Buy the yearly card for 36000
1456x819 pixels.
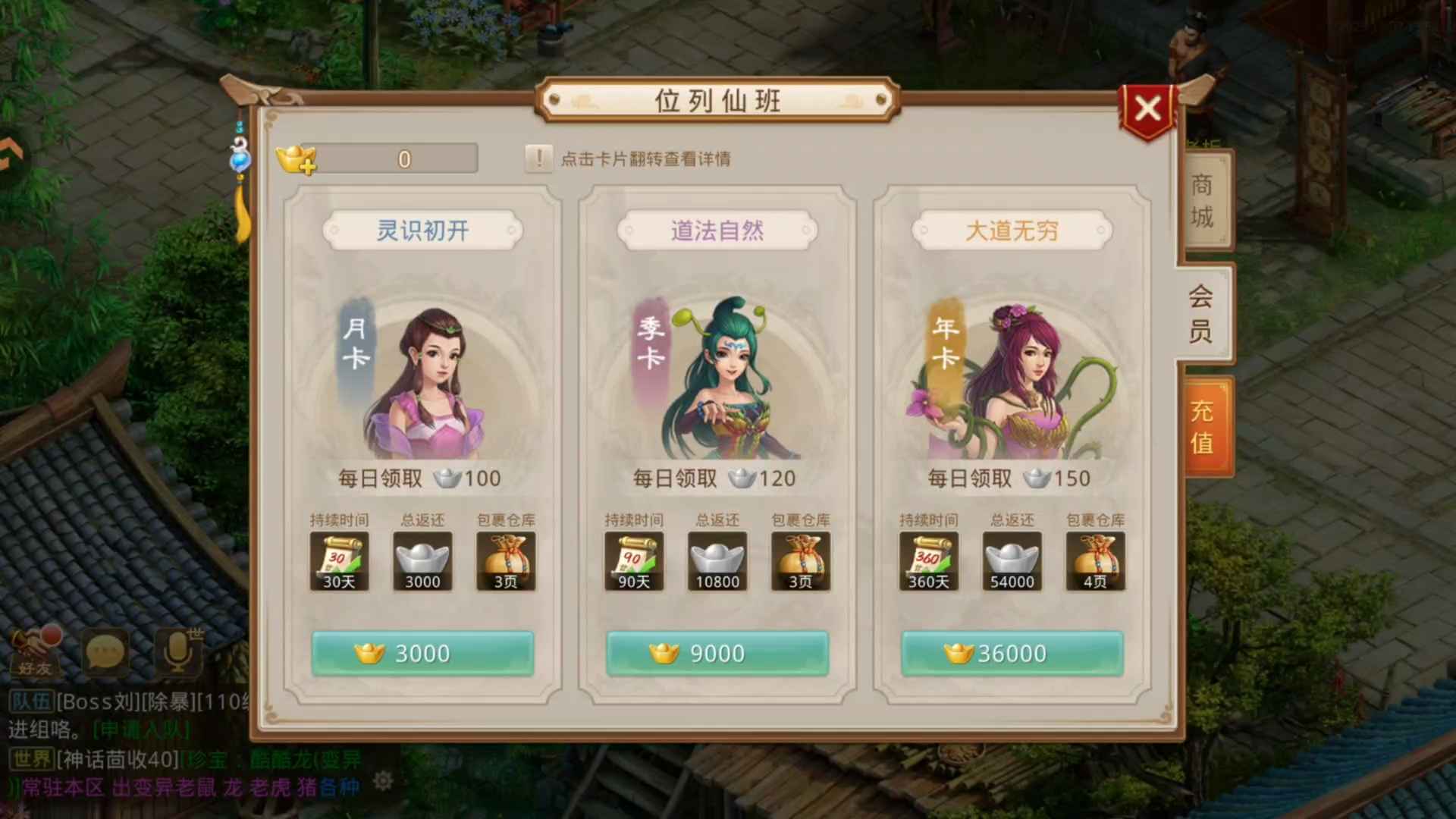pos(1012,653)
